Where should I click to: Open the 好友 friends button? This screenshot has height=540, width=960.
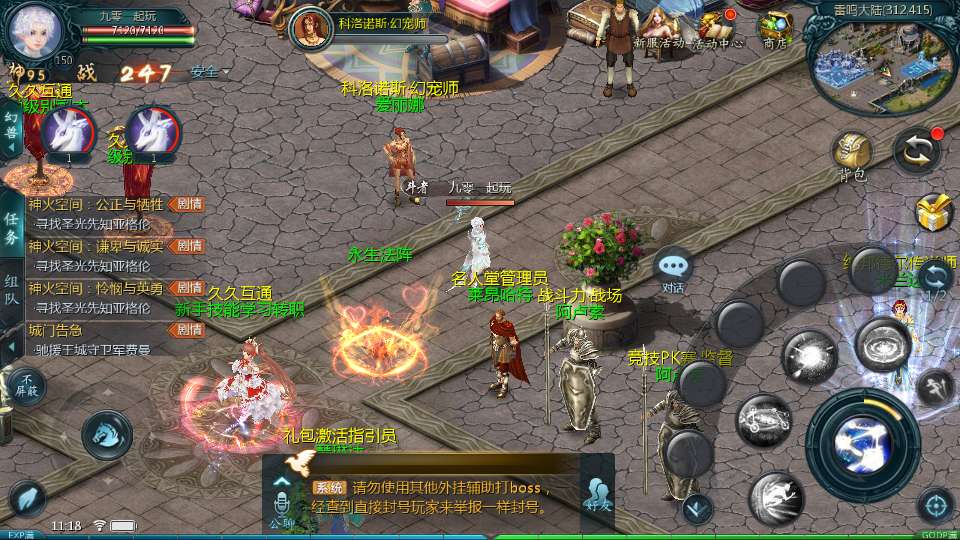click(598, 496)
